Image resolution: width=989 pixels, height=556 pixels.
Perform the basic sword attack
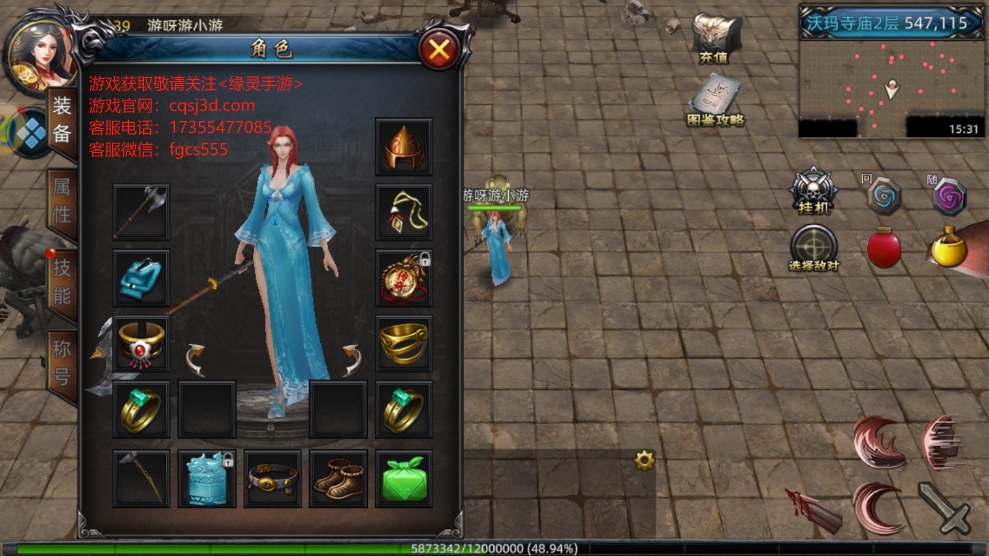tap(944, 508)
